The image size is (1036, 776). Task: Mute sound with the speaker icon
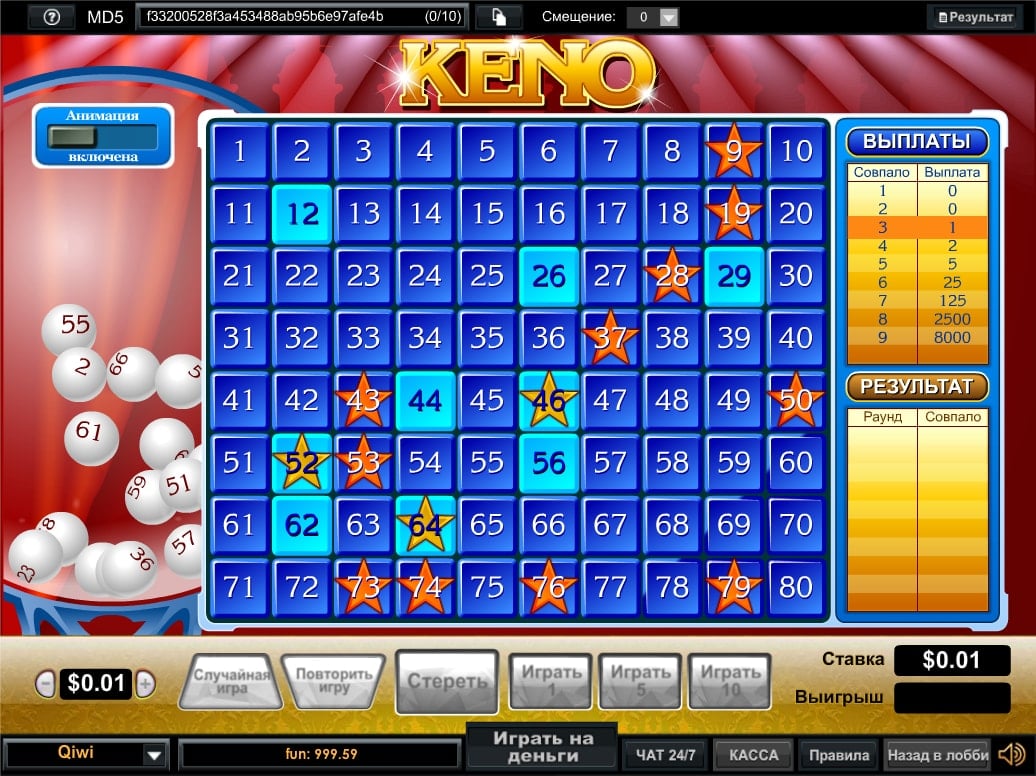click(1011, 753)
